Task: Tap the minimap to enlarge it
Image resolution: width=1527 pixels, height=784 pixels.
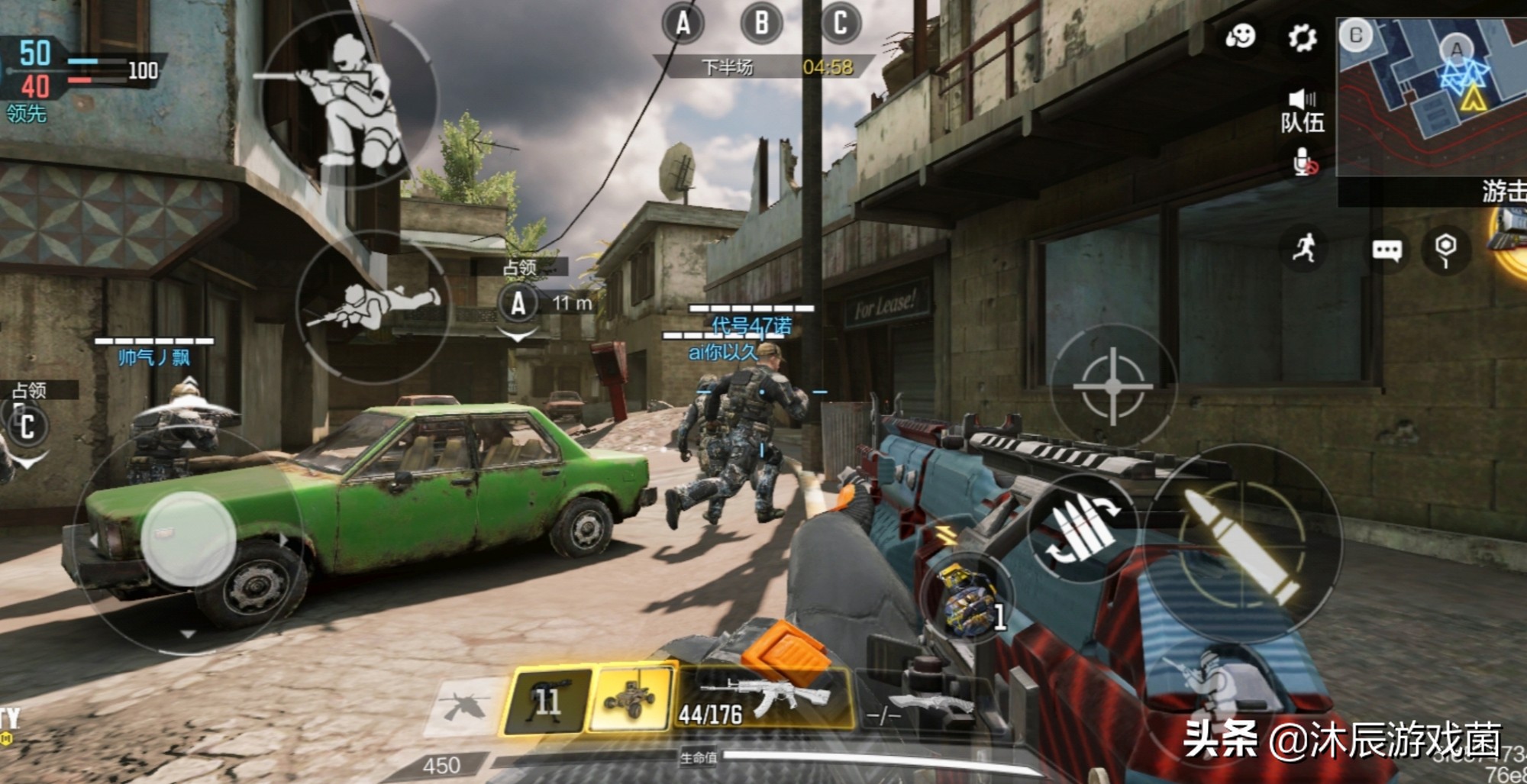Action: pyautogui.click(x=1432, y=95)
